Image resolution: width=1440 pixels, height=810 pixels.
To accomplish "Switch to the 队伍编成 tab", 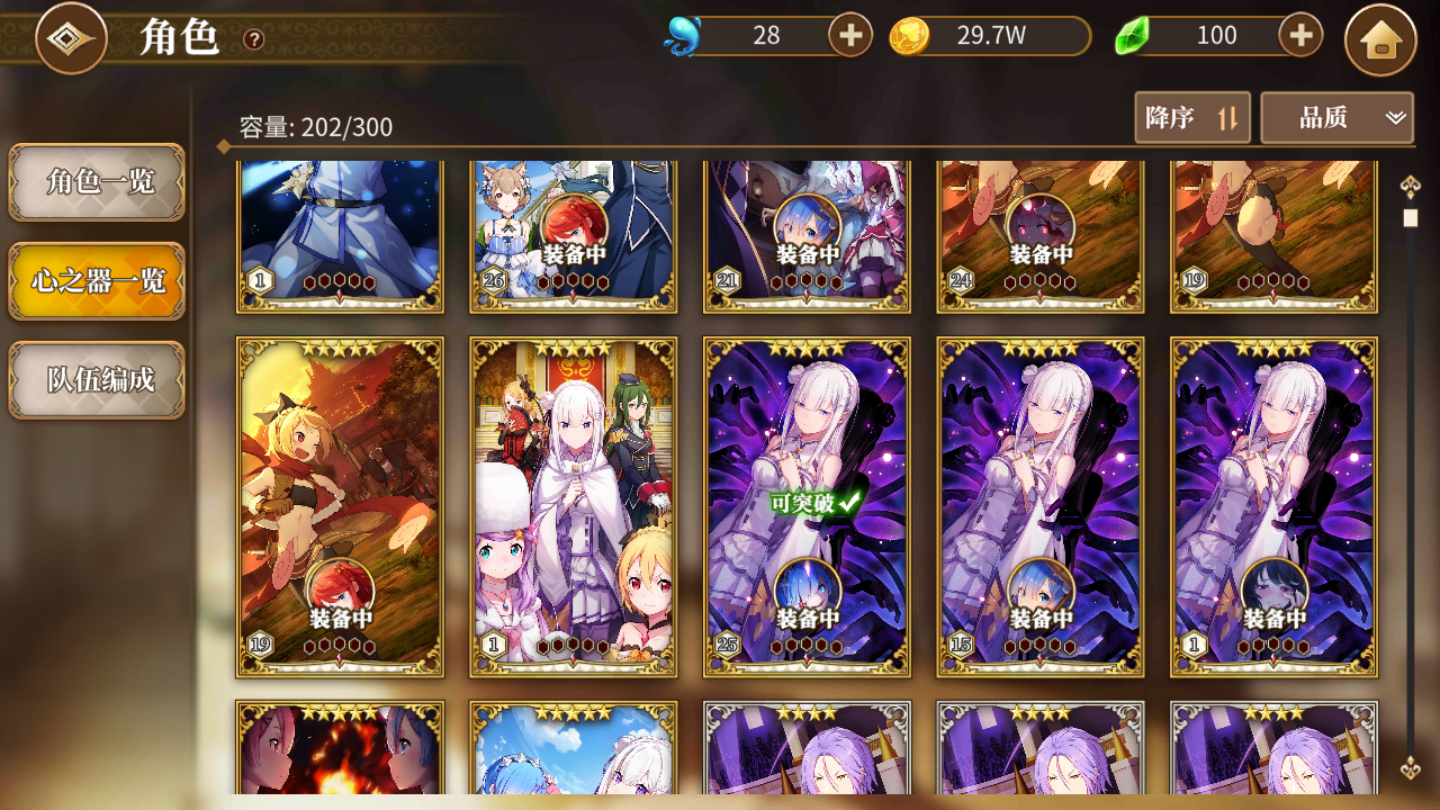I will pyautogui.click(x=96, y=380).
